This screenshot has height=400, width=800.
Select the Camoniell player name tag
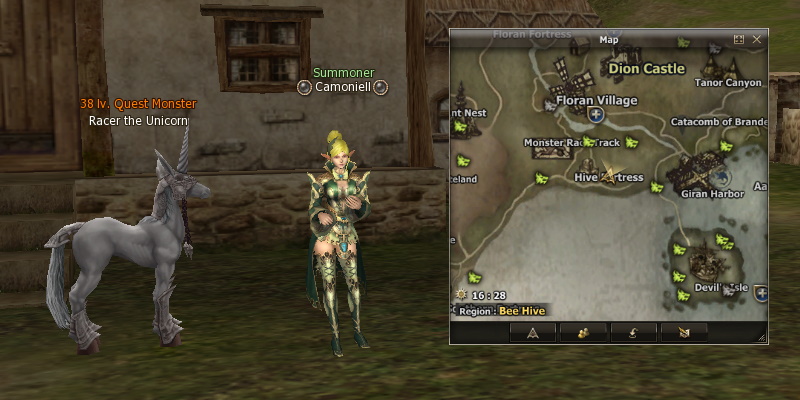coord(343,87)
